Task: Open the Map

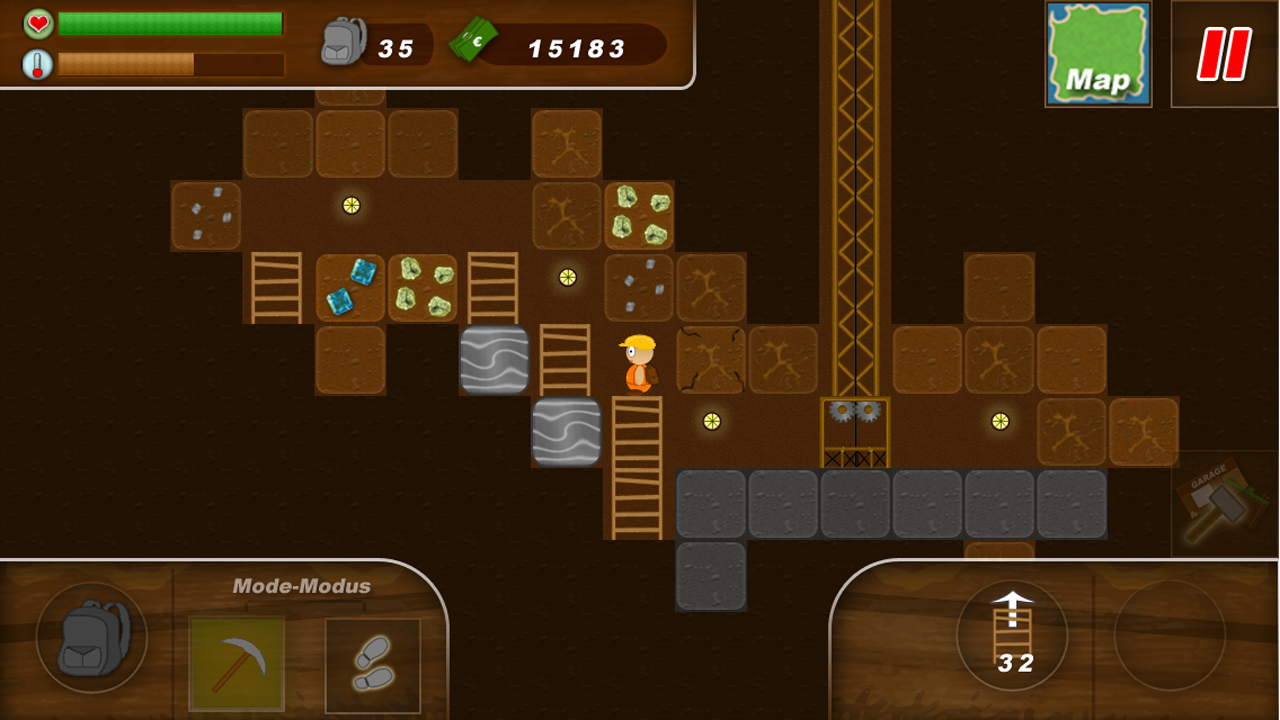Action: (1098, 54)
